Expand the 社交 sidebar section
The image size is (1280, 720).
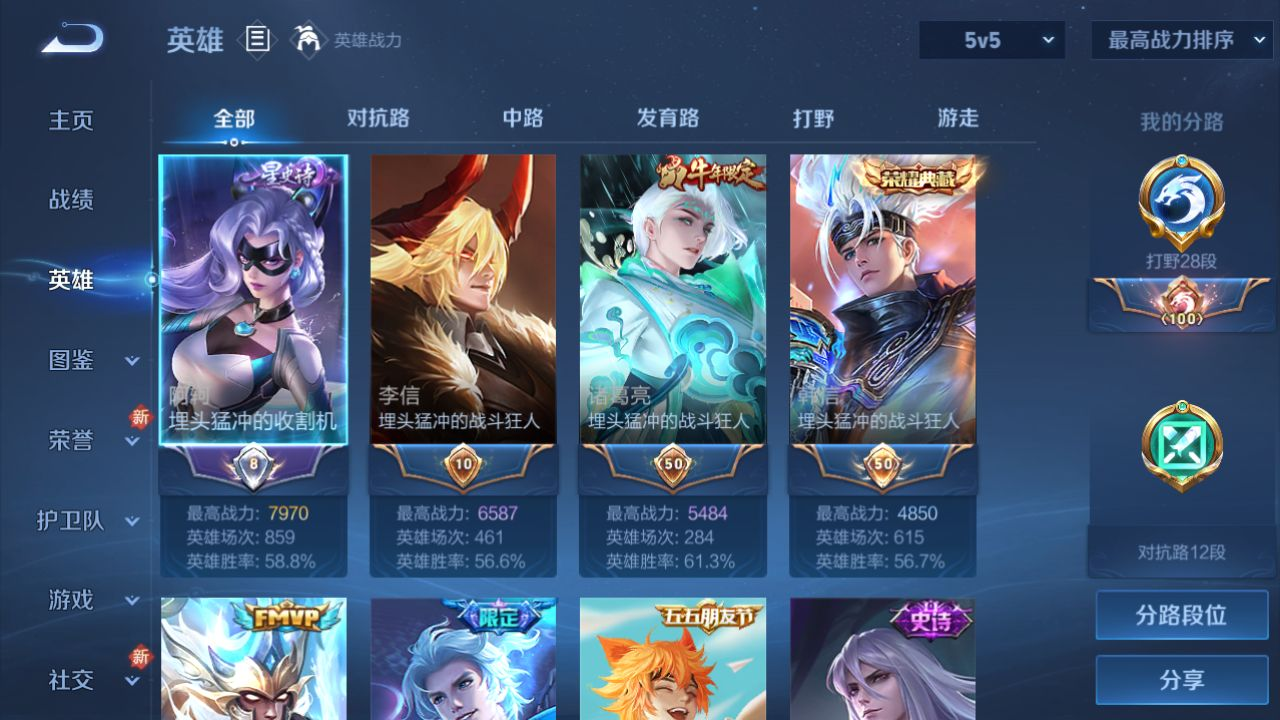tap(90, 680)
